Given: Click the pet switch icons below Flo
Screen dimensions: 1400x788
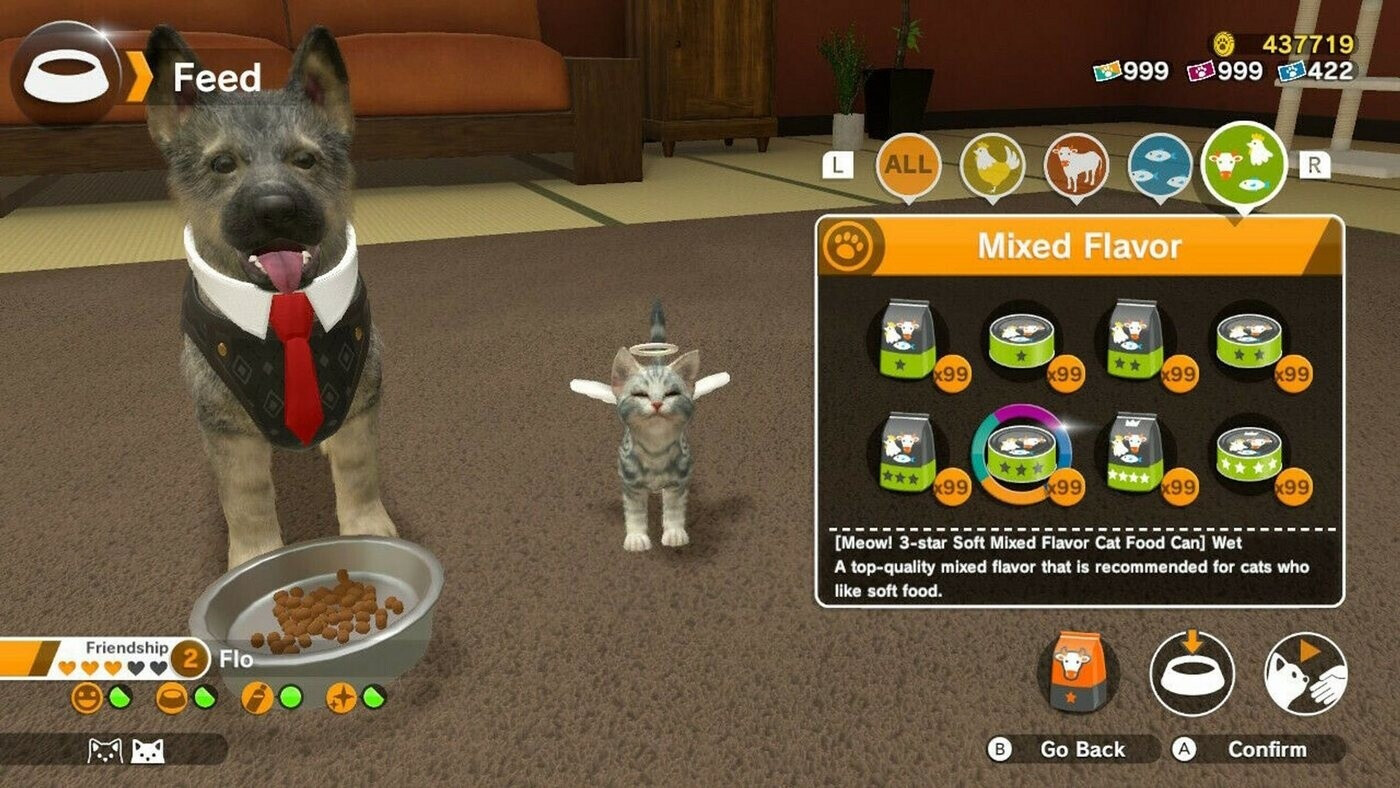Looking at the screenshot, I should pos(126,750).
